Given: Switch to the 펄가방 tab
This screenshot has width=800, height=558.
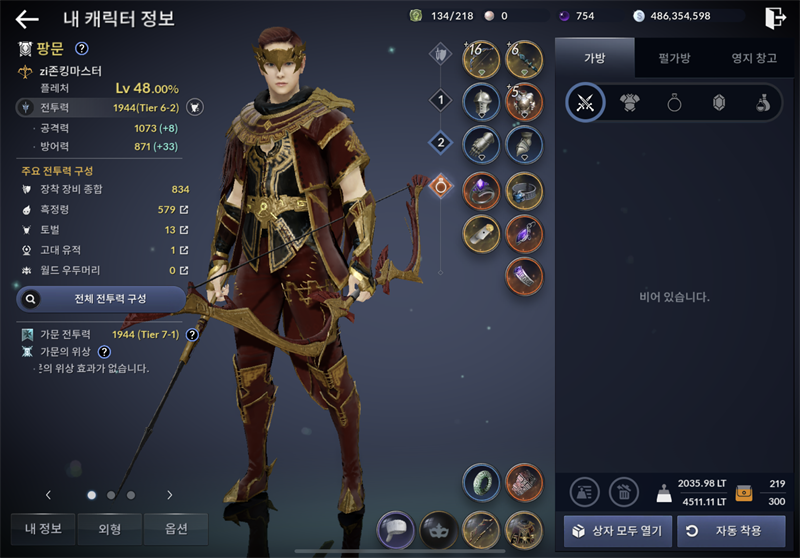Looking at the screenshot, I should pos(674,58).
